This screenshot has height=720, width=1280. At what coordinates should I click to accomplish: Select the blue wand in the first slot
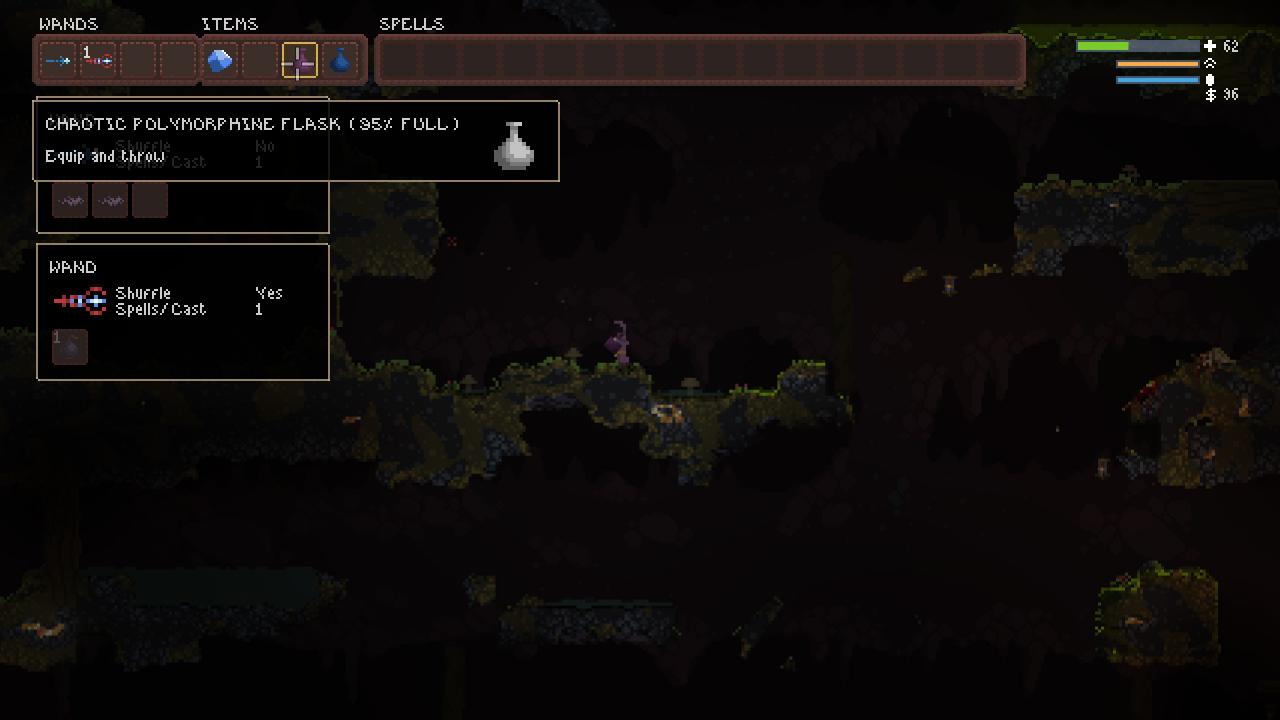click(58, 61)
